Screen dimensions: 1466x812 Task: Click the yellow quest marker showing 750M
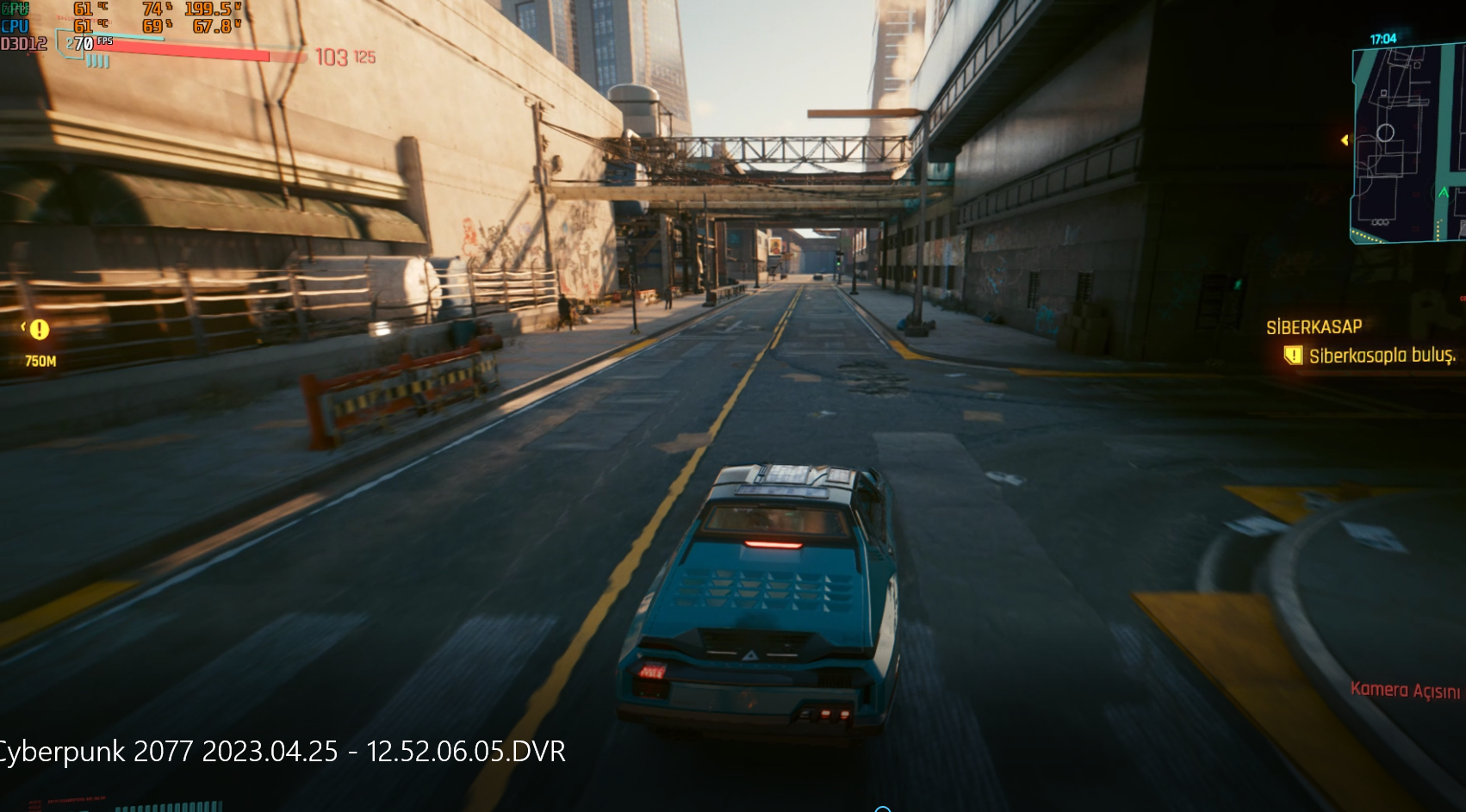click(x=39, y=330)
